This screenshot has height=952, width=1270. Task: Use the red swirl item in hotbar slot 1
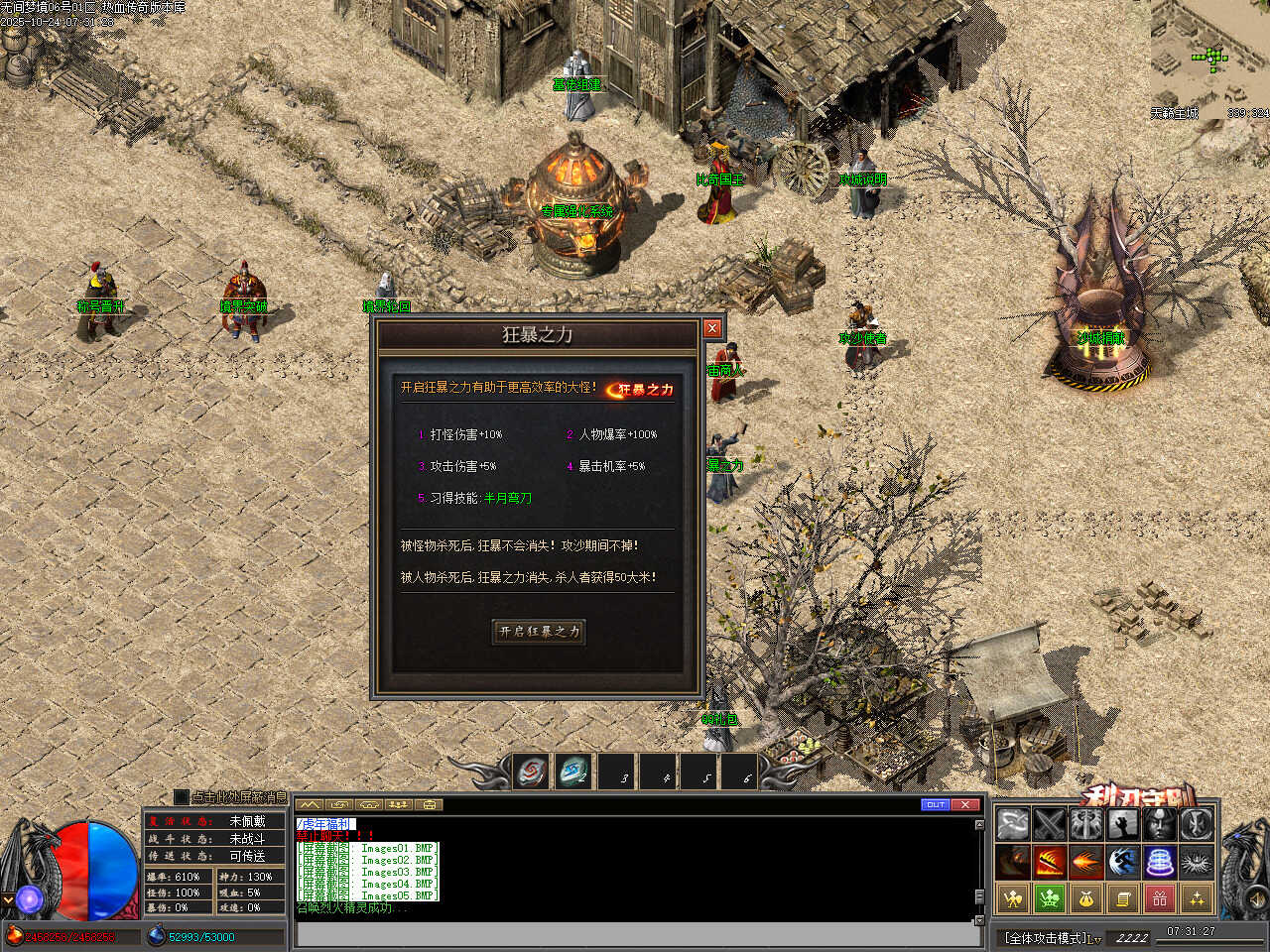(531, 772)
